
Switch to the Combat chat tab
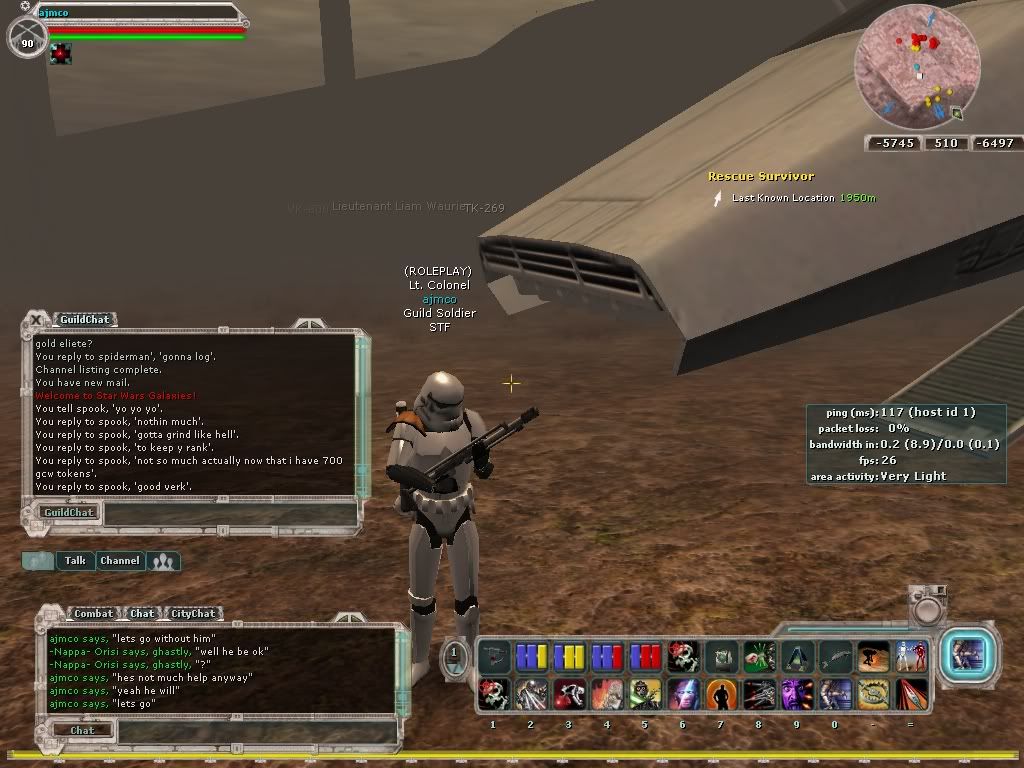93,613
